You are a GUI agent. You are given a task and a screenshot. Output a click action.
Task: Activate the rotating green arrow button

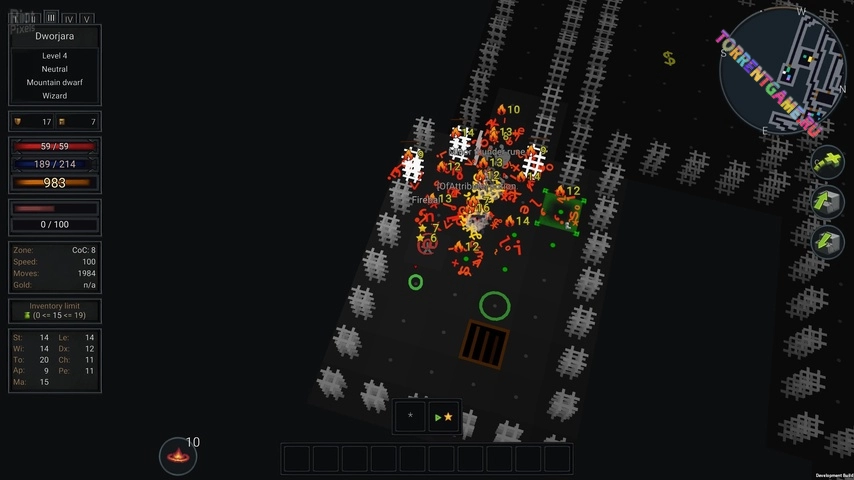point(826,161)
